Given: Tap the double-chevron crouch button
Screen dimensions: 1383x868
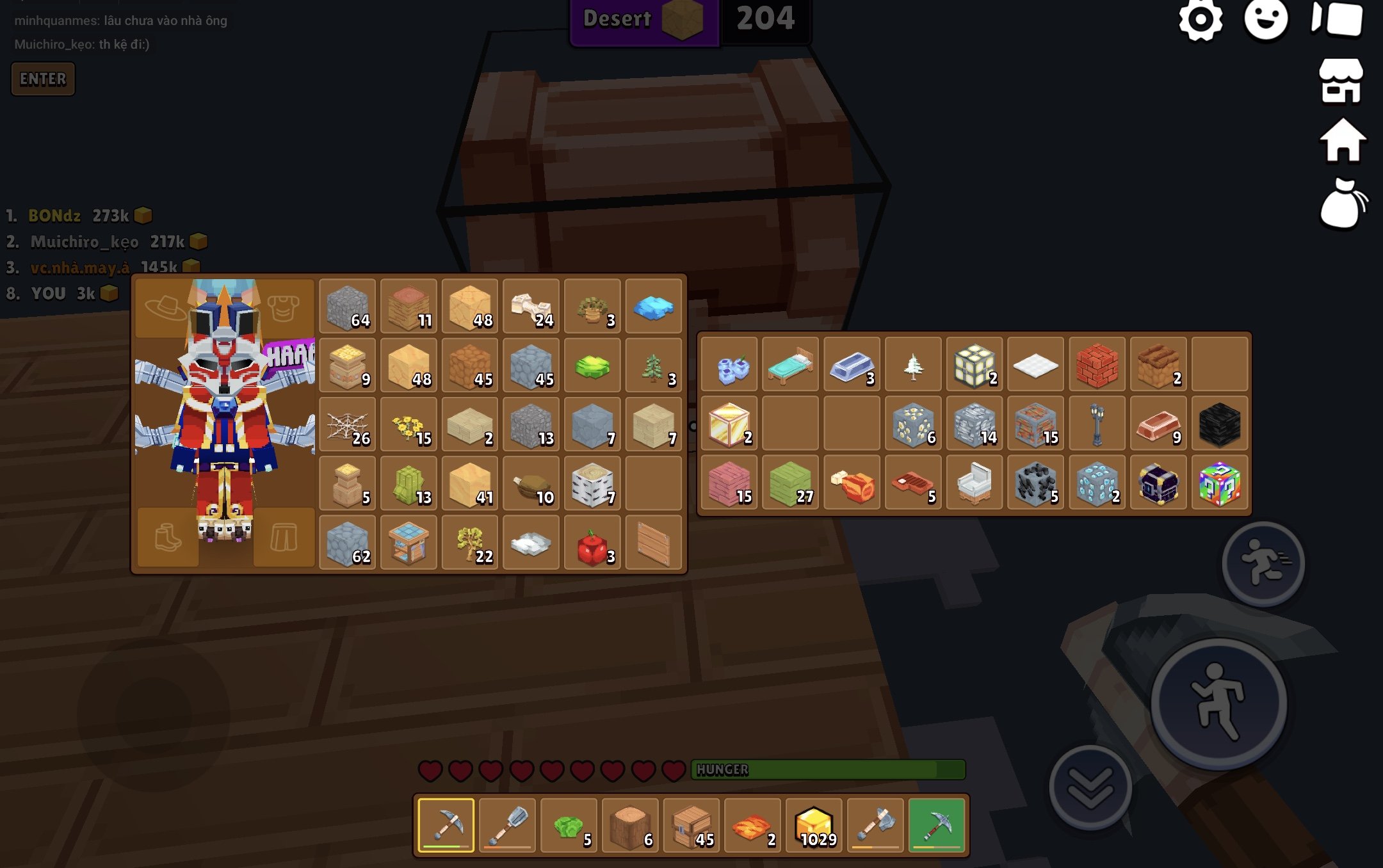Looking at the screenshot, I should pos(1090,787).
